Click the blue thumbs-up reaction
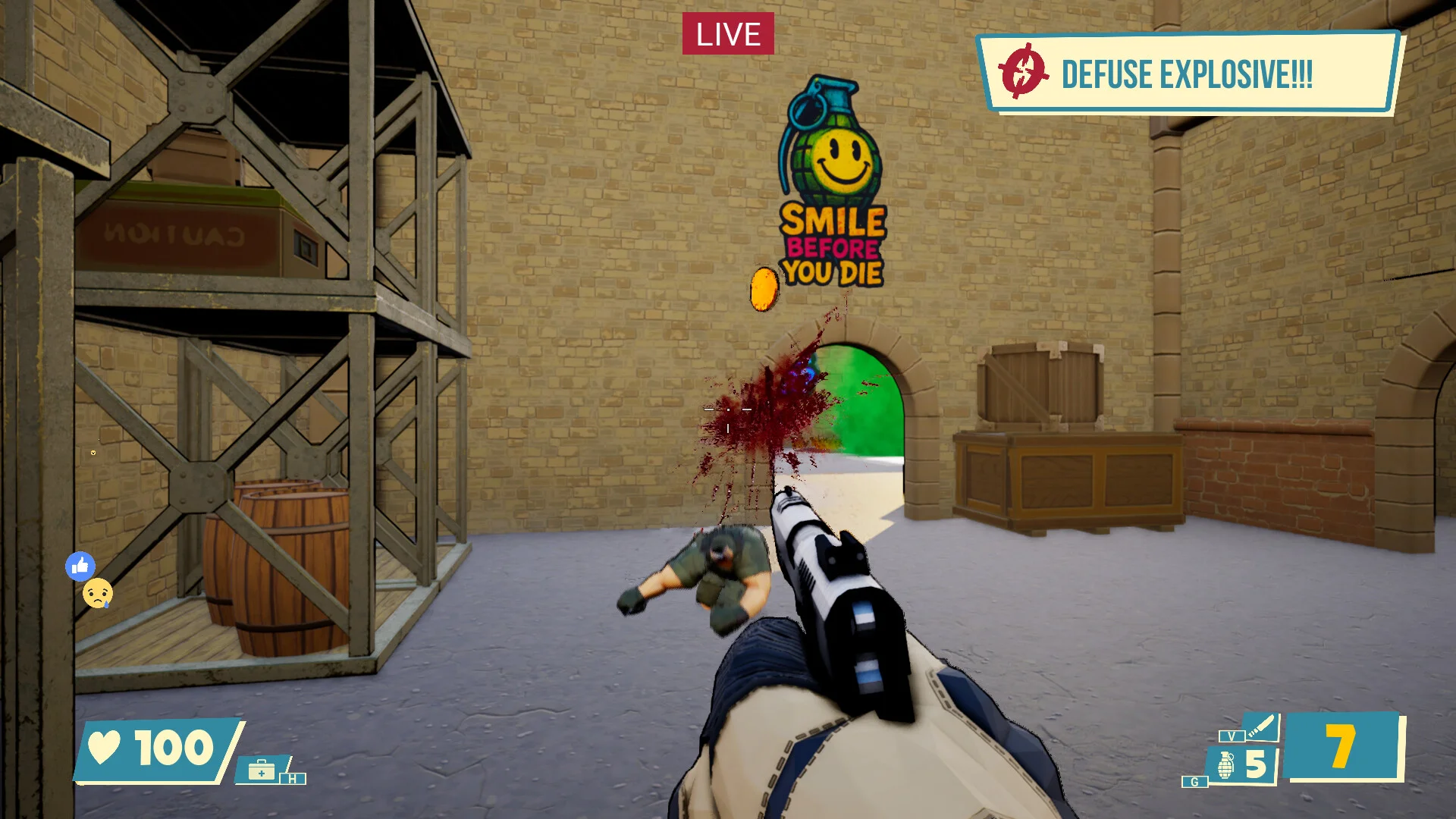 pyautogui.click(x=80, y=566)
